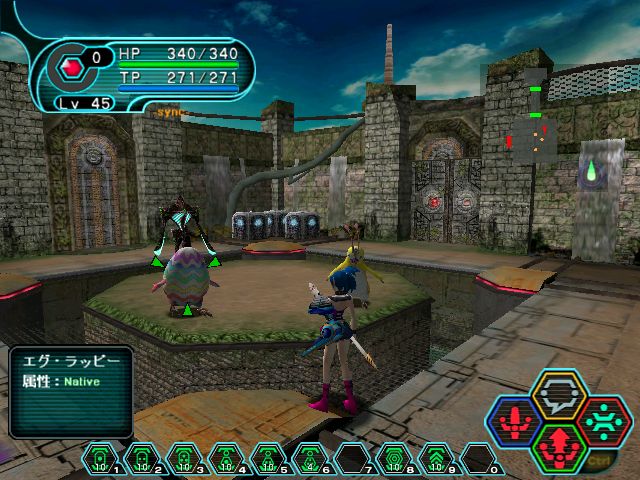Activate the green-bordered heavy attack hexagon
Image resolution: width=640 pixels, height=480 pixels.
point(559,446)
